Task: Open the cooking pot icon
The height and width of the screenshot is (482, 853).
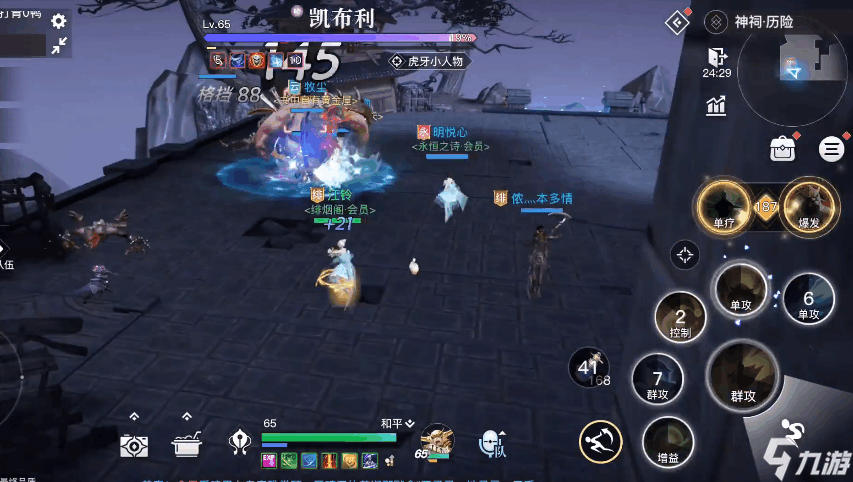Action: click(185, 445)
